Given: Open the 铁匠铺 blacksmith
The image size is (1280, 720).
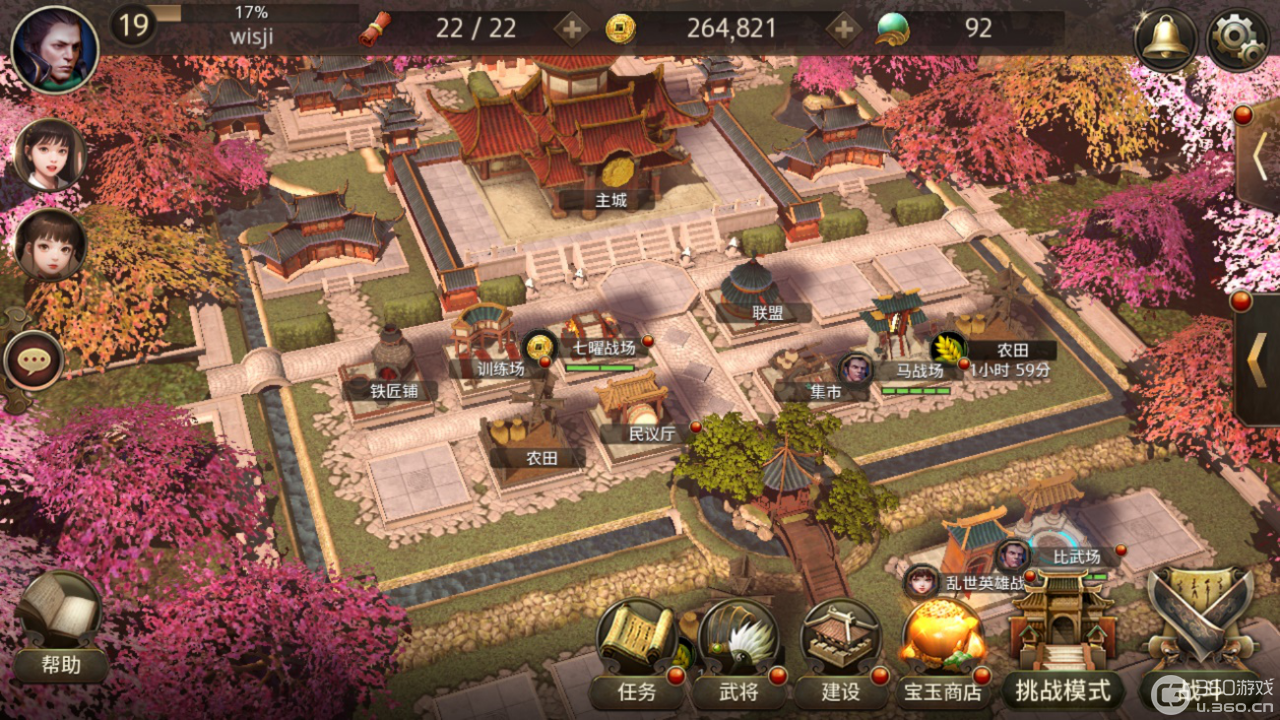Looking at the screenshot, I should 394,390.
